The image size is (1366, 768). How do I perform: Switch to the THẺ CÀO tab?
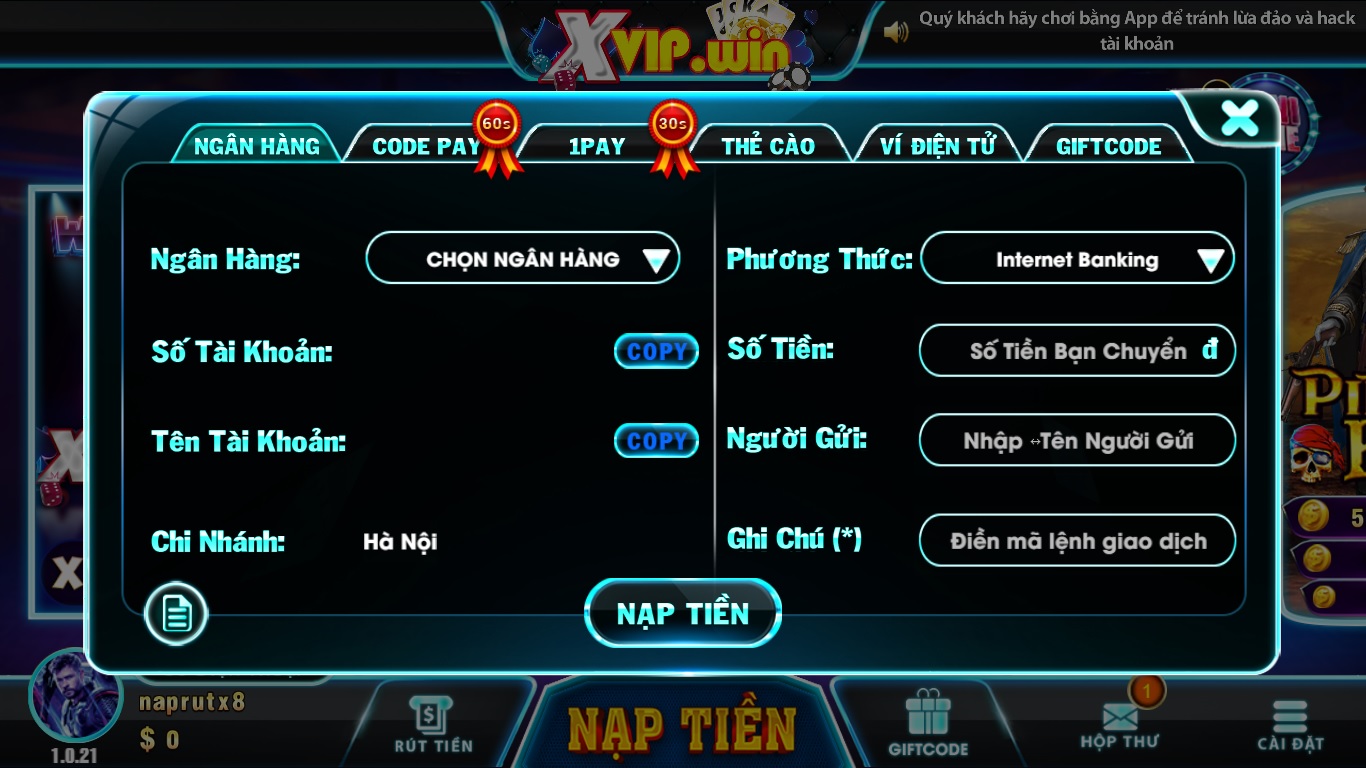tap(770, 145)
